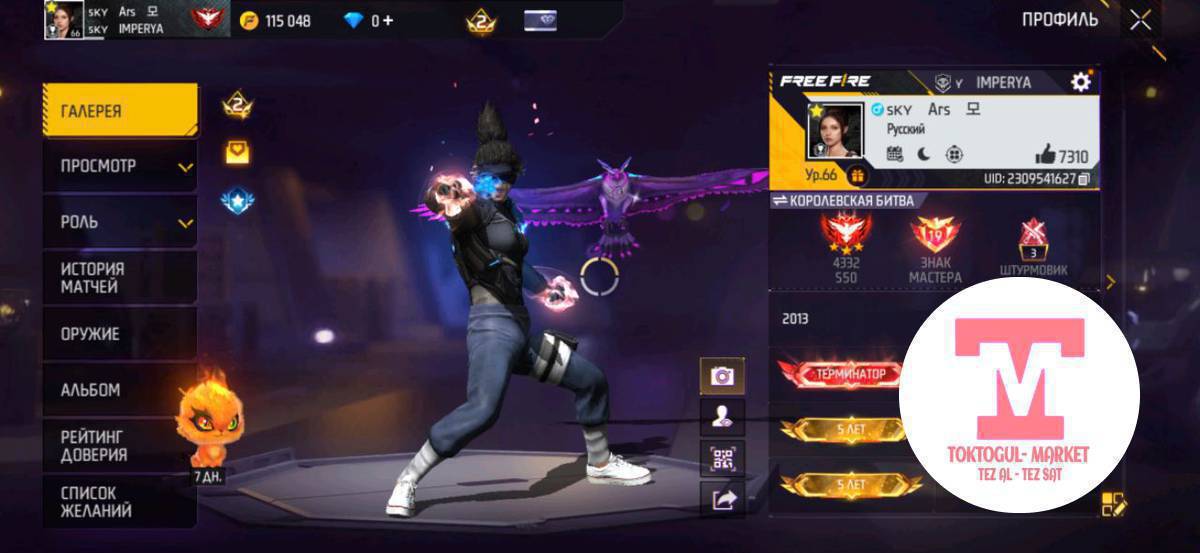The width and height of the screenshot is (1200, 553).
Task: Open Список желаний section
Action: pyautogui.click(x=119, y=502)
